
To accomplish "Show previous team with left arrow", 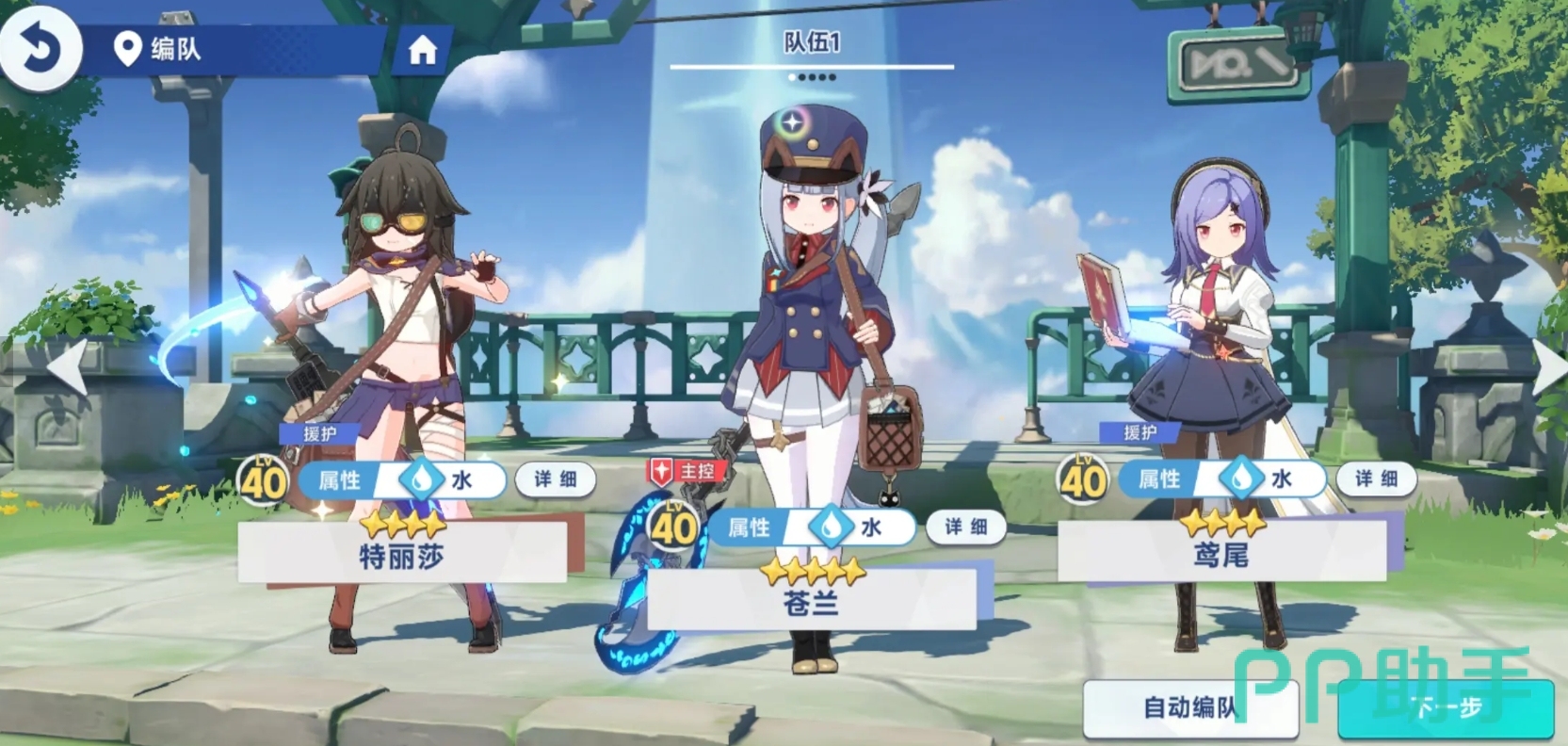I will (x=69, y=366).
